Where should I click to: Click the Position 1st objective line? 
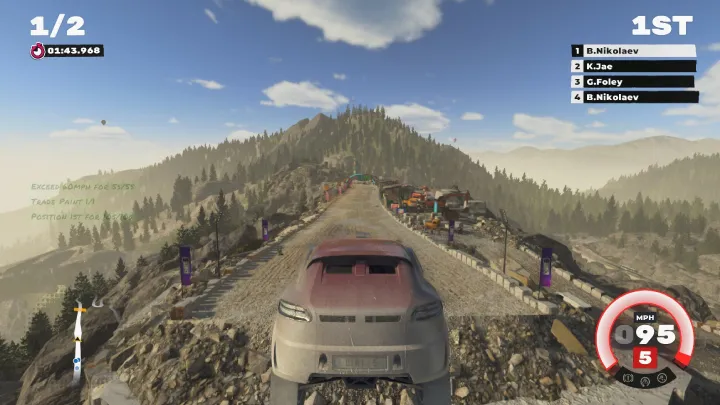(80, 216)
